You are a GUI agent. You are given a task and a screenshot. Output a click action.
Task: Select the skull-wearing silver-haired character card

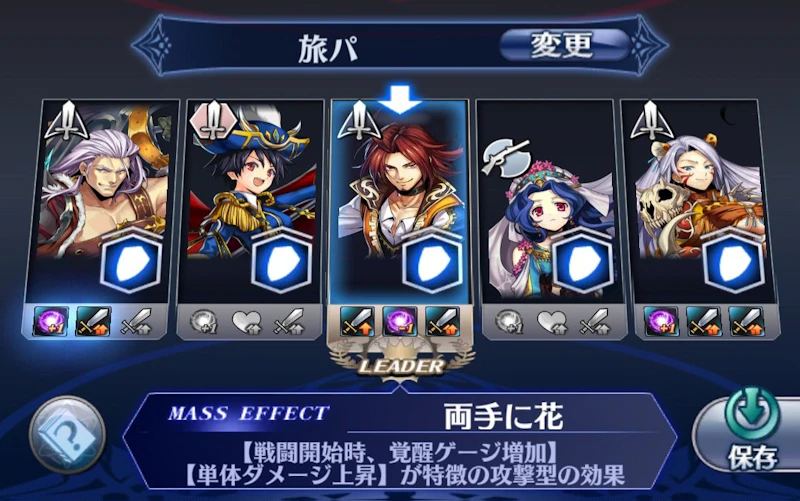pos(692,200)
